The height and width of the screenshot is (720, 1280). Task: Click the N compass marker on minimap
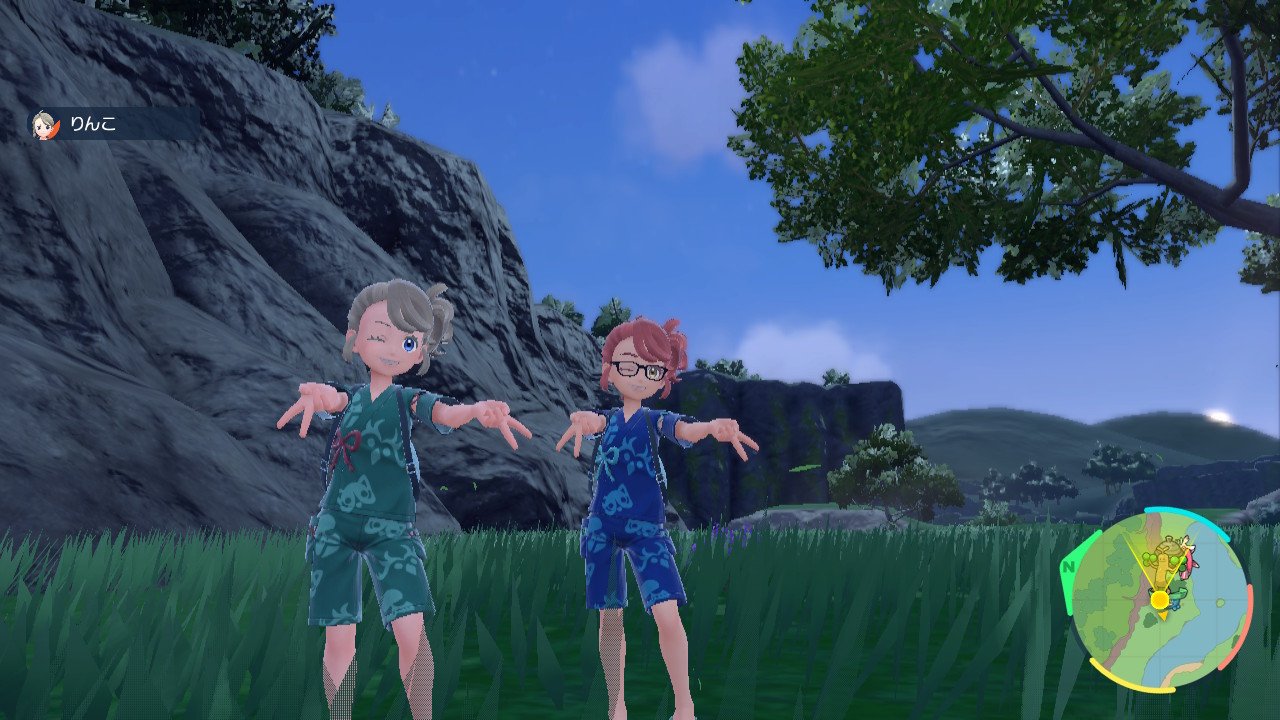(1067, 568)
